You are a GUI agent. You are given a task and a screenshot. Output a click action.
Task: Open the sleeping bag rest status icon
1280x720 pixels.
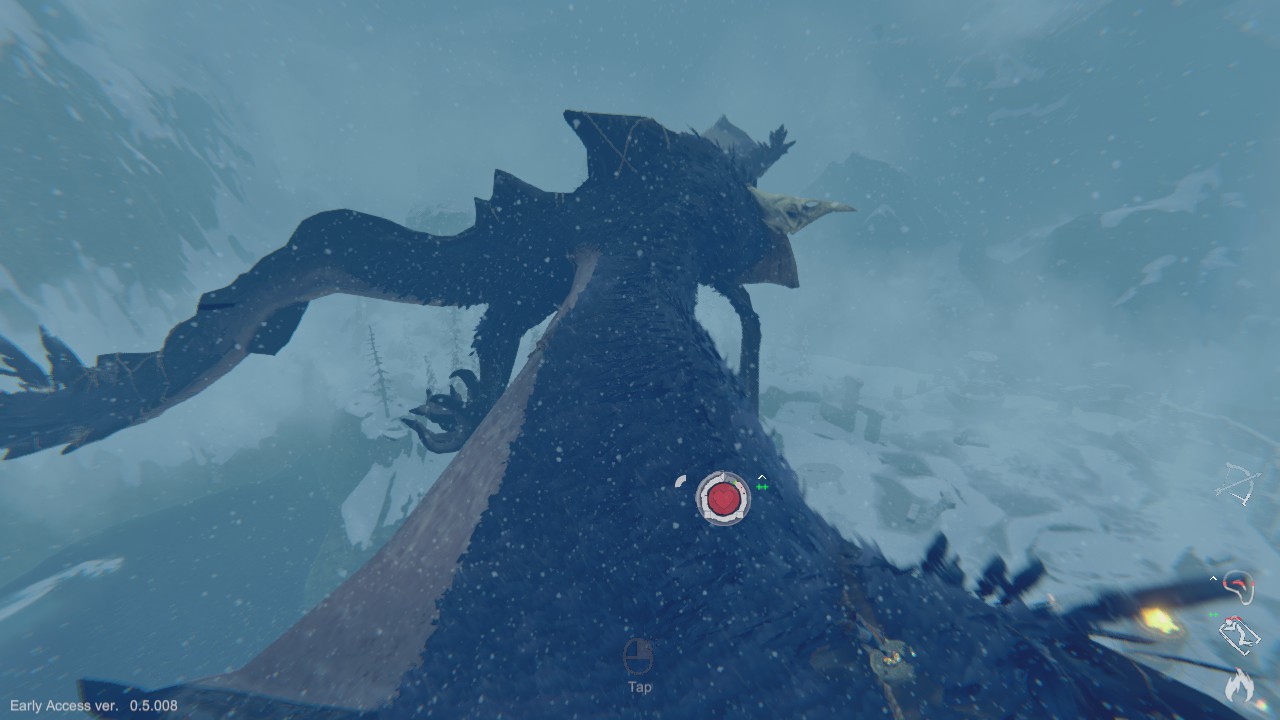(x=1239, y=635)
